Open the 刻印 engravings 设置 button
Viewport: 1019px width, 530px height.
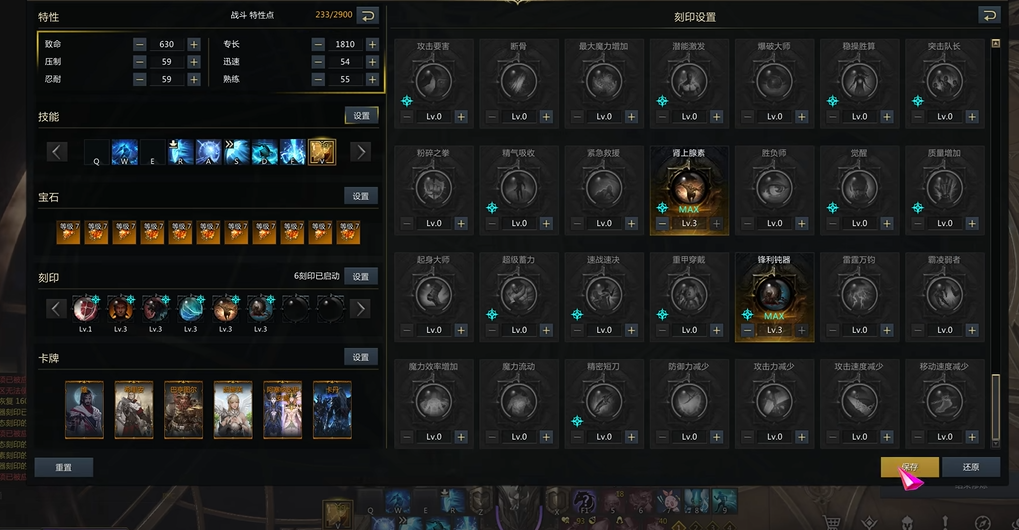pos(361,276)
